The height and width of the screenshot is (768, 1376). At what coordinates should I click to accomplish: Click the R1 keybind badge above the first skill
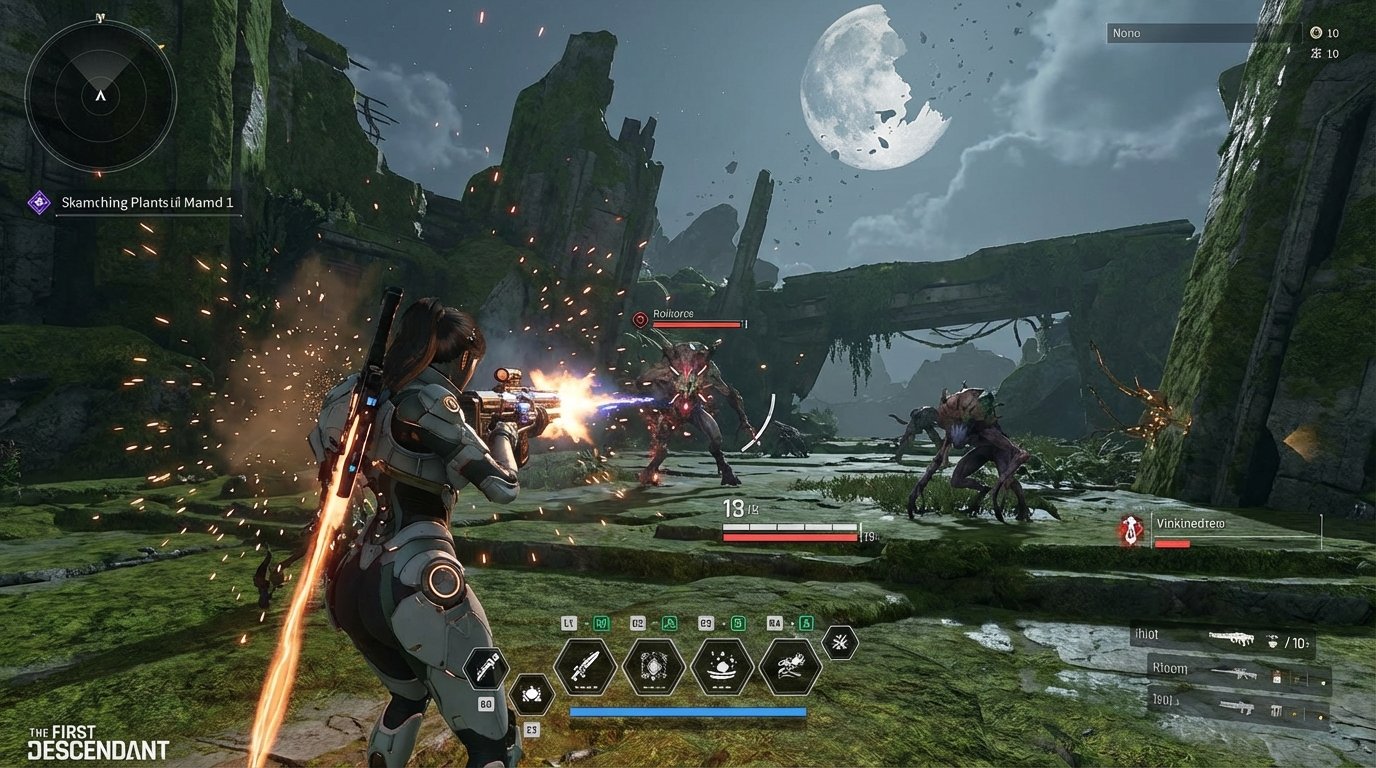tap(600, 622)
